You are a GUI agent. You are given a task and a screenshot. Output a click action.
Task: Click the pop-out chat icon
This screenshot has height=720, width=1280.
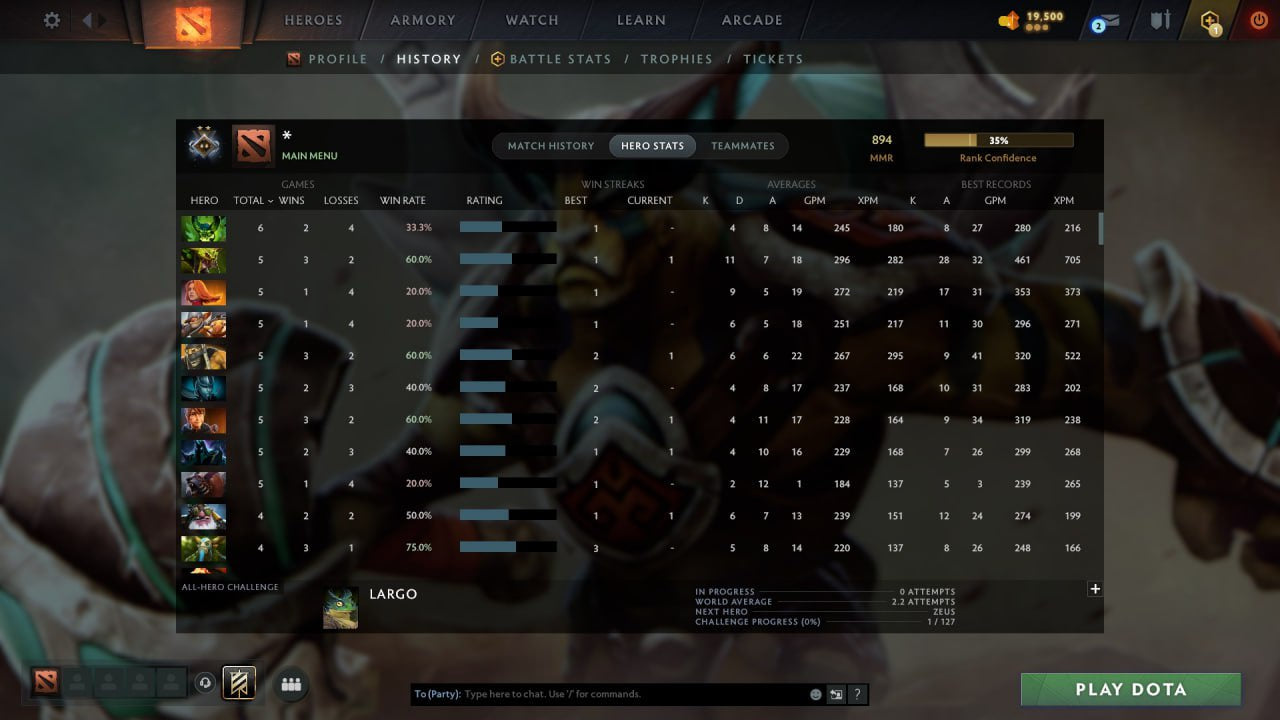click(836, 693)
